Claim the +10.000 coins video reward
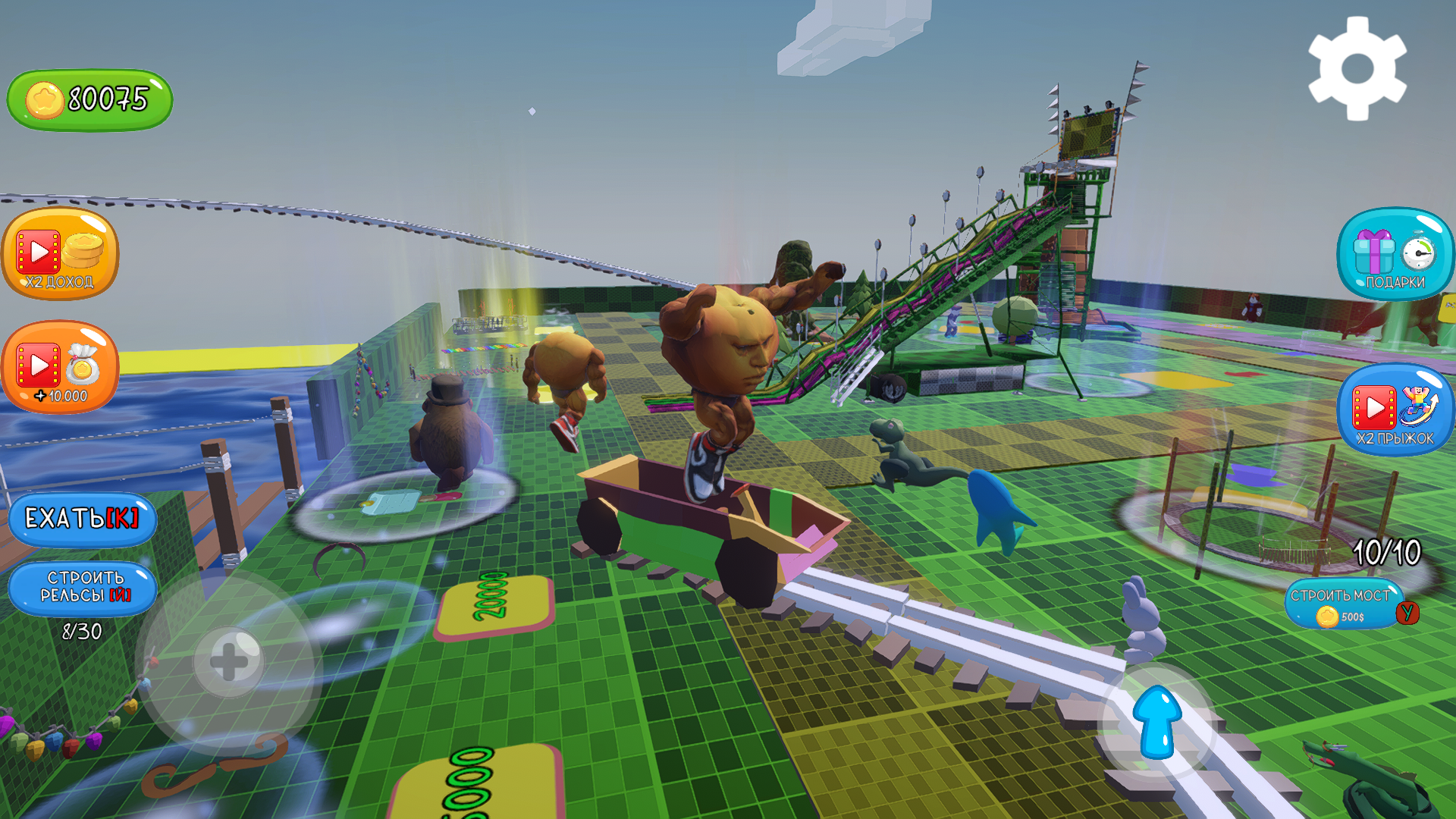The image size is (1456, 819). pyautogui.click(x=61, y=368)
